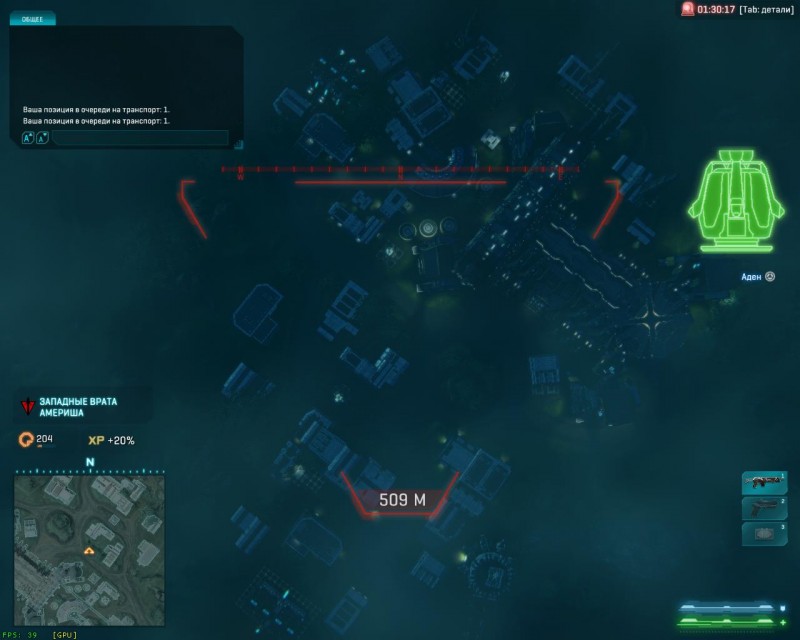Select the pistol sidearm slot
Viewport: 800px width, 640px height.
pos(764,509)
